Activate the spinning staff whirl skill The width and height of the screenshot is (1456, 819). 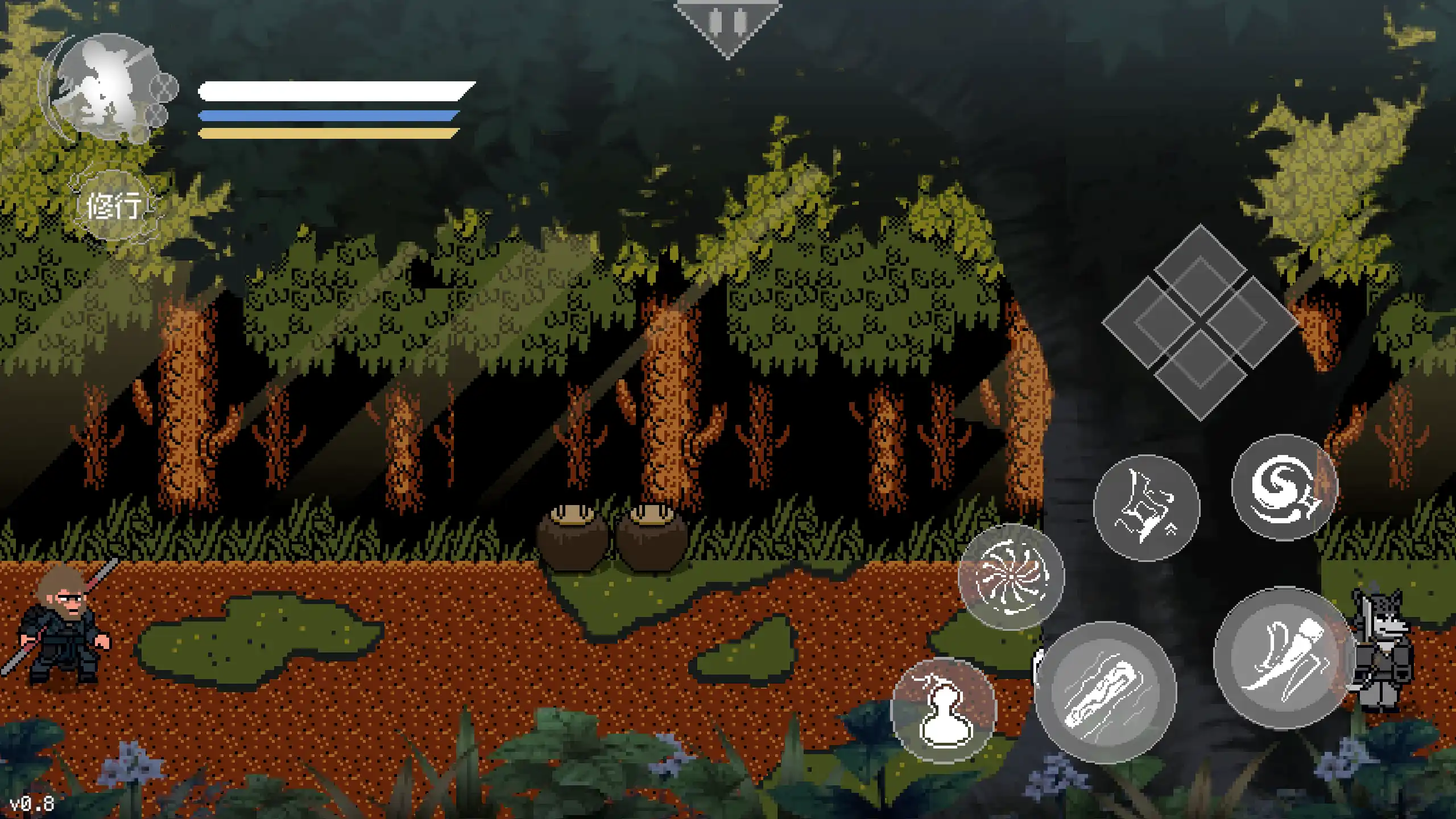tap(1011, 577)
